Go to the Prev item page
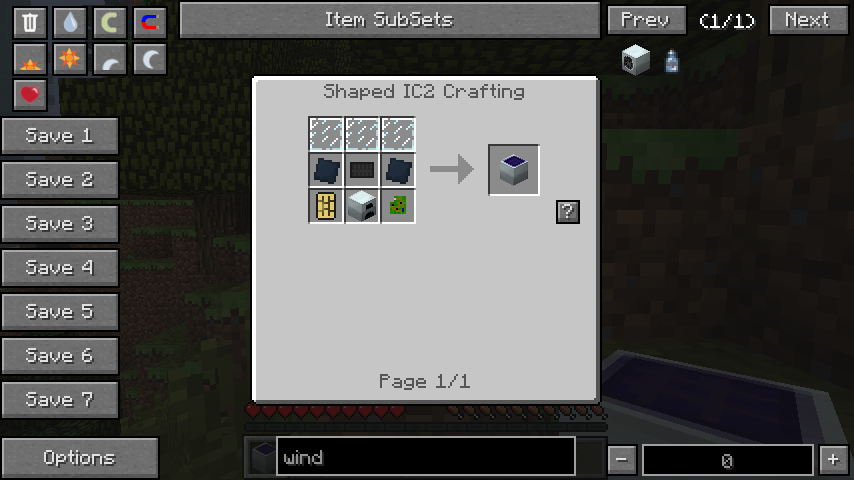Image resolution: width=854 pixels, height=480 pixels. pos(645,20)
